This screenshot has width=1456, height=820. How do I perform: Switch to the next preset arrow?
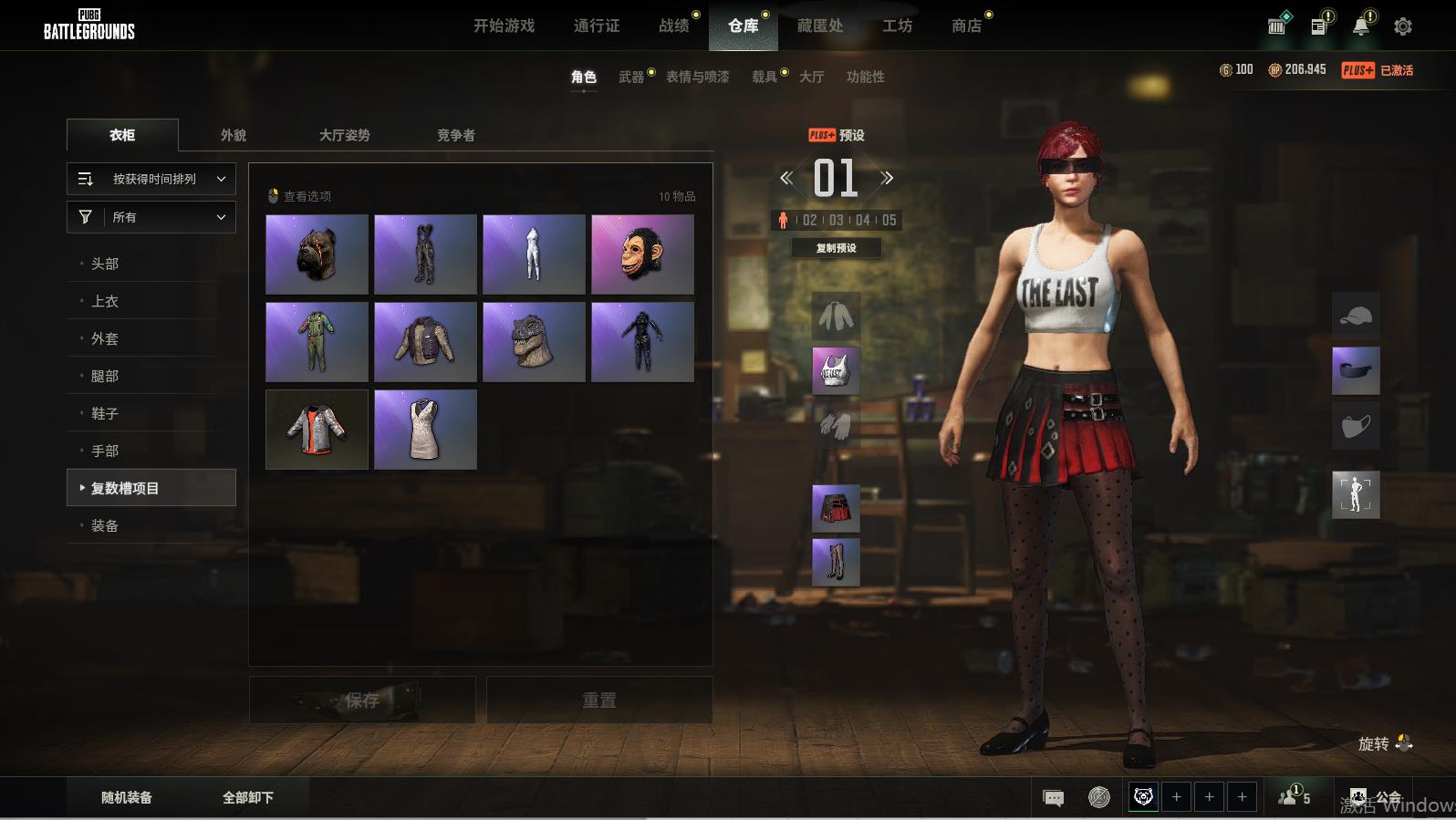tap(888, 178)
